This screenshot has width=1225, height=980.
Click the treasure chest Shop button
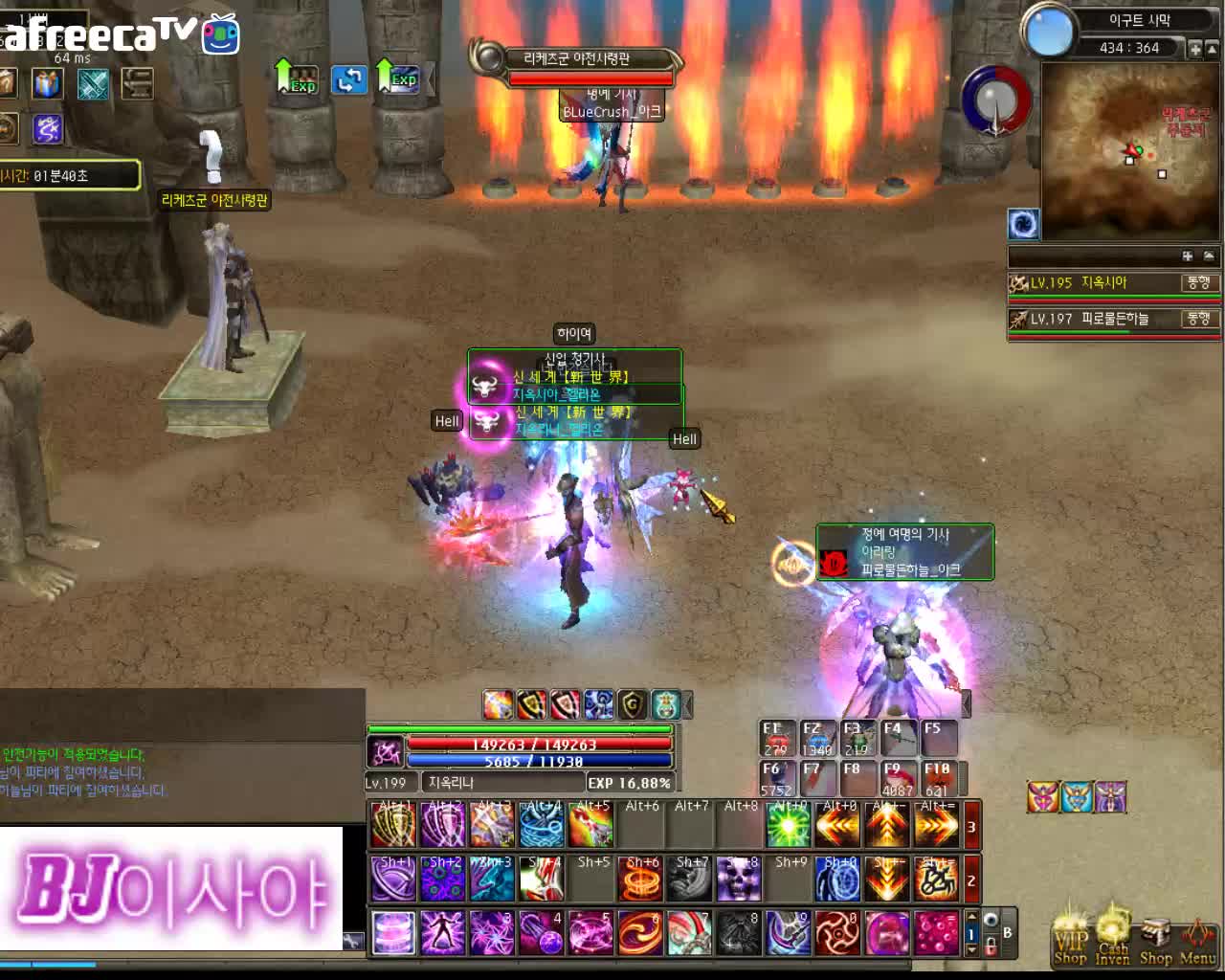tap(1155, 941)
